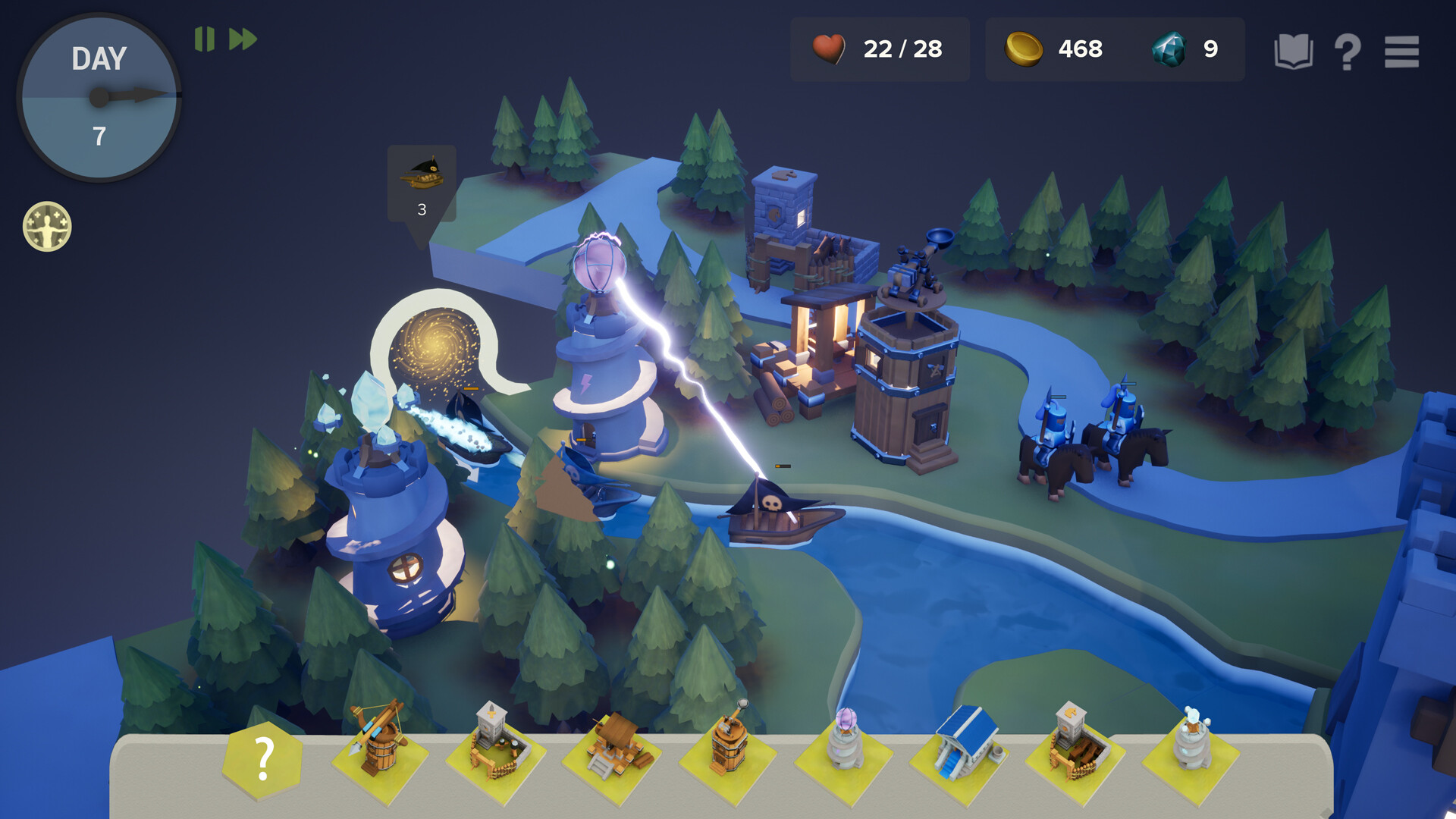This screenshot has height=819, width=1456.
Task: Open the bestiary book in the top bar
Action: point(1296,50)
